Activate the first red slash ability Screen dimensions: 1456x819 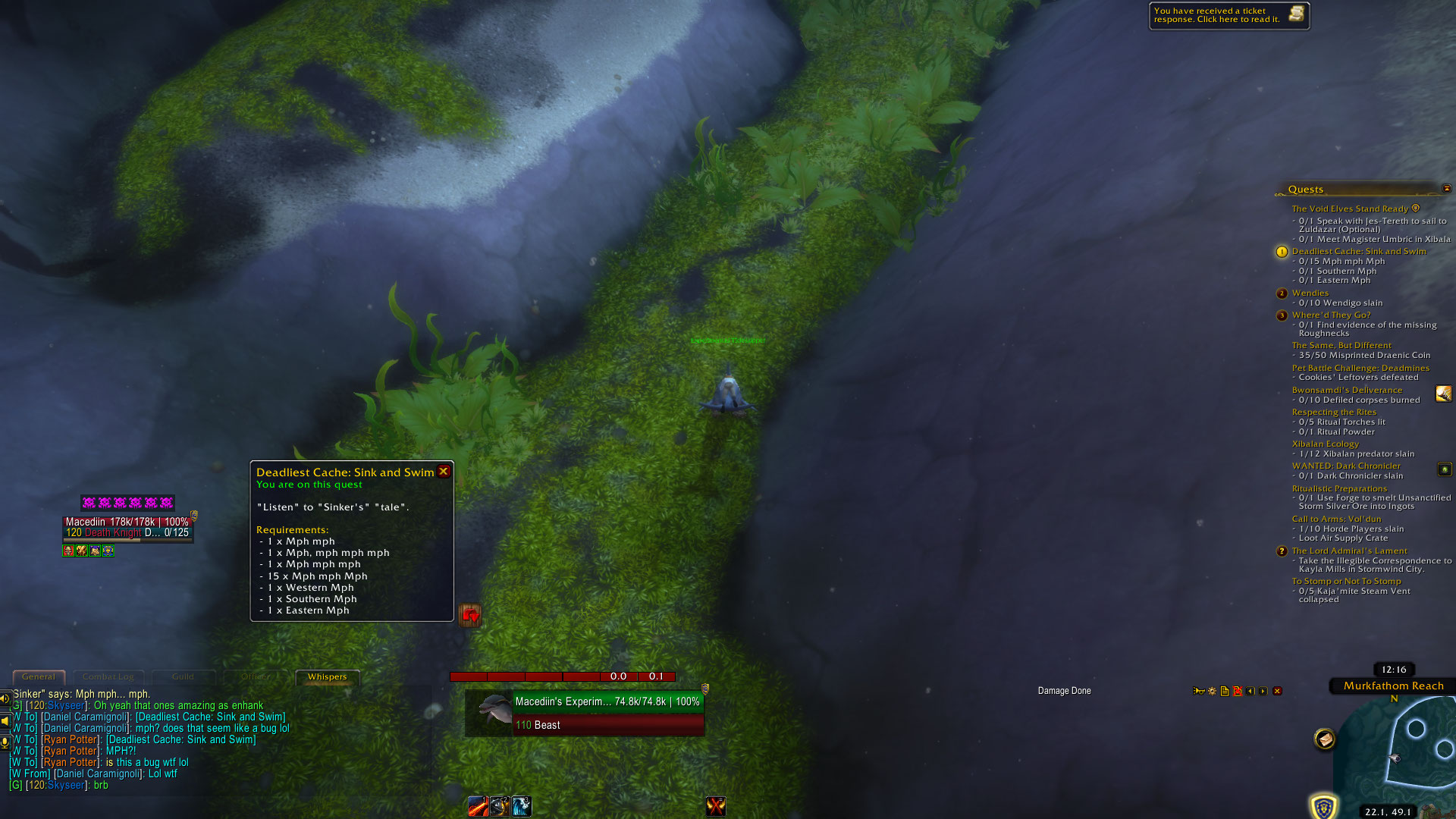478,806
